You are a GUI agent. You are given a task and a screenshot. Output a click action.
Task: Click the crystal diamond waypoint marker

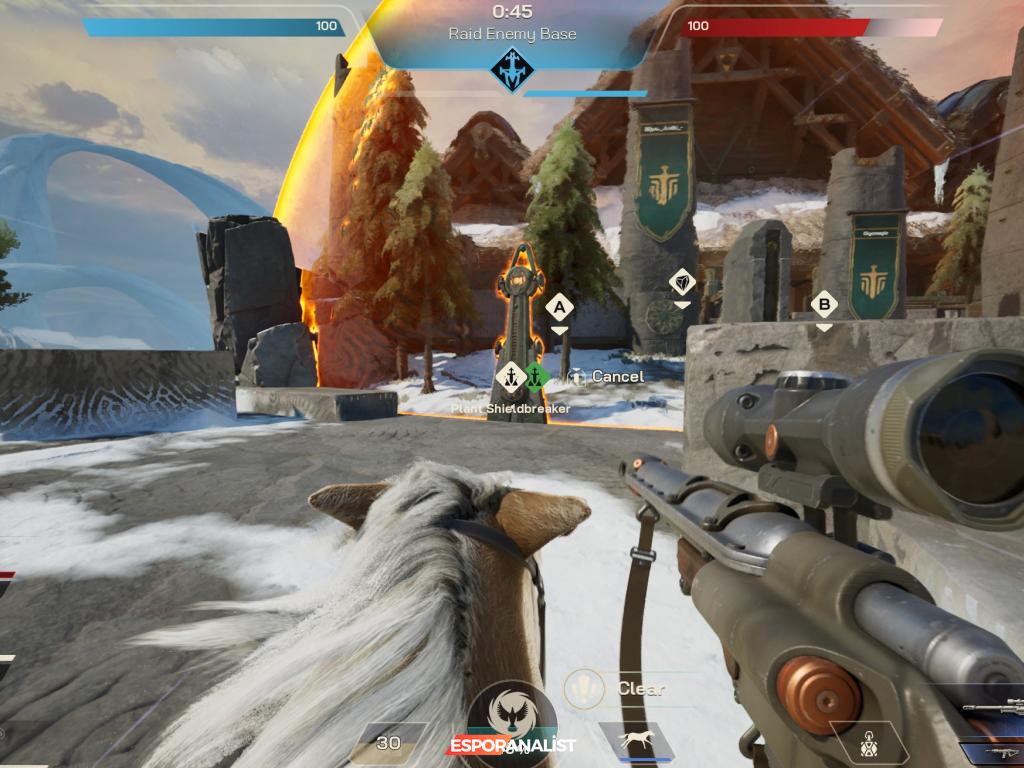(682, 282)
